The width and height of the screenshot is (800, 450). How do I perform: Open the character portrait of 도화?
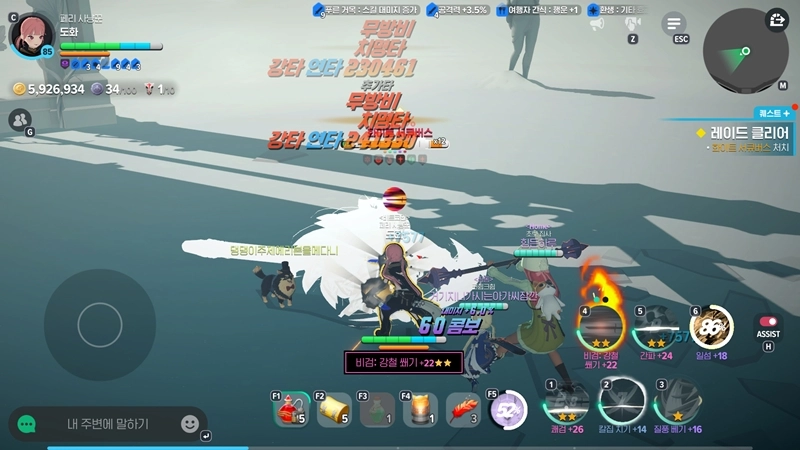[31, 34]
